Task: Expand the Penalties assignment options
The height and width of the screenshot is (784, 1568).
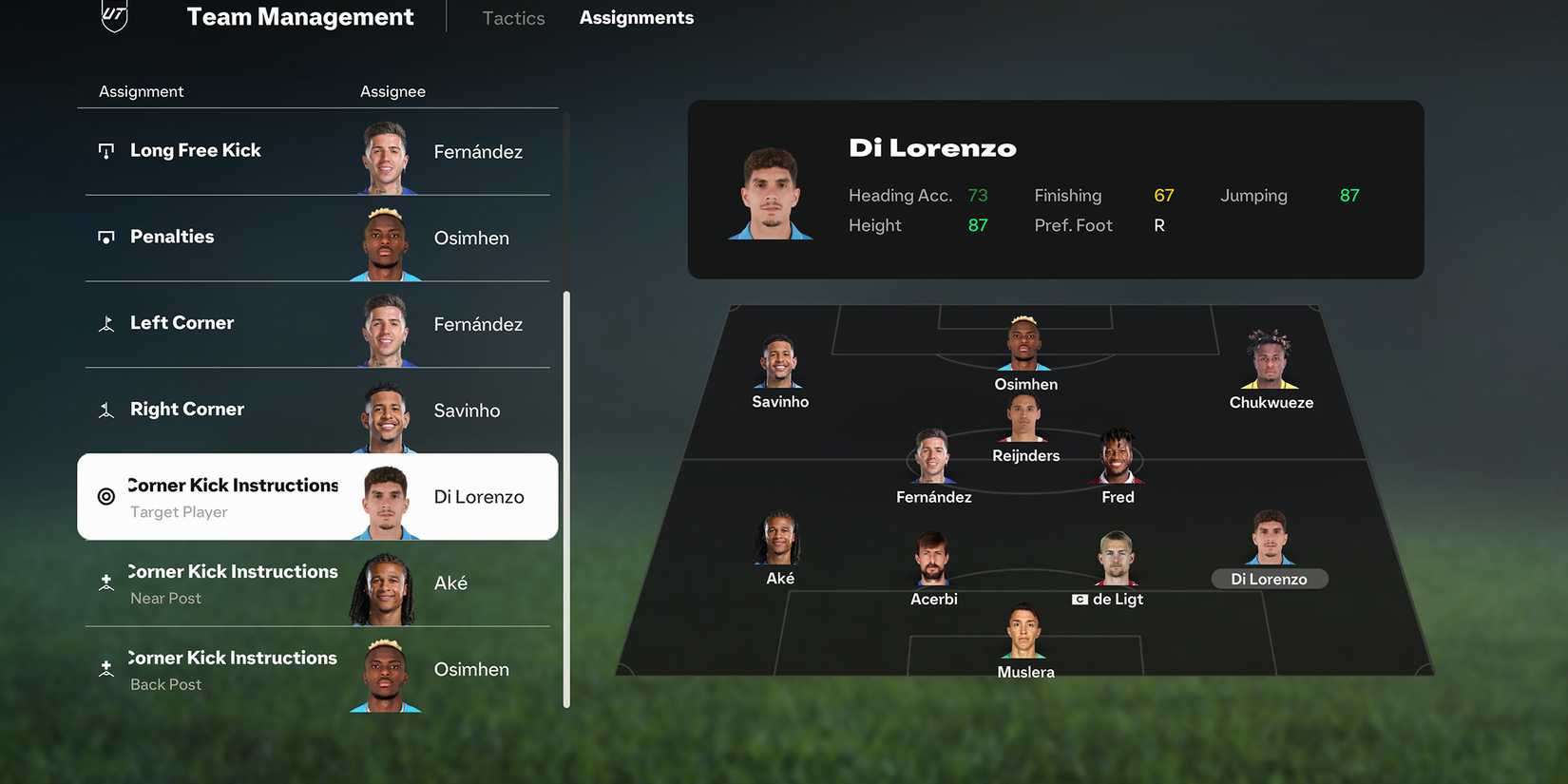Action: [317, 237]
